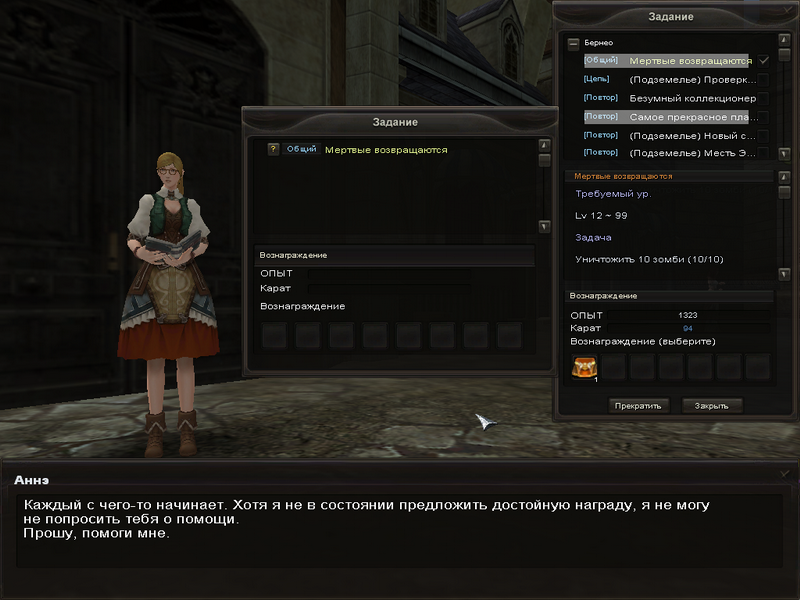This screenshot has width=800, height=600.
Task: Close the quest log with Закрыть
Action: (x=712, y=406)
